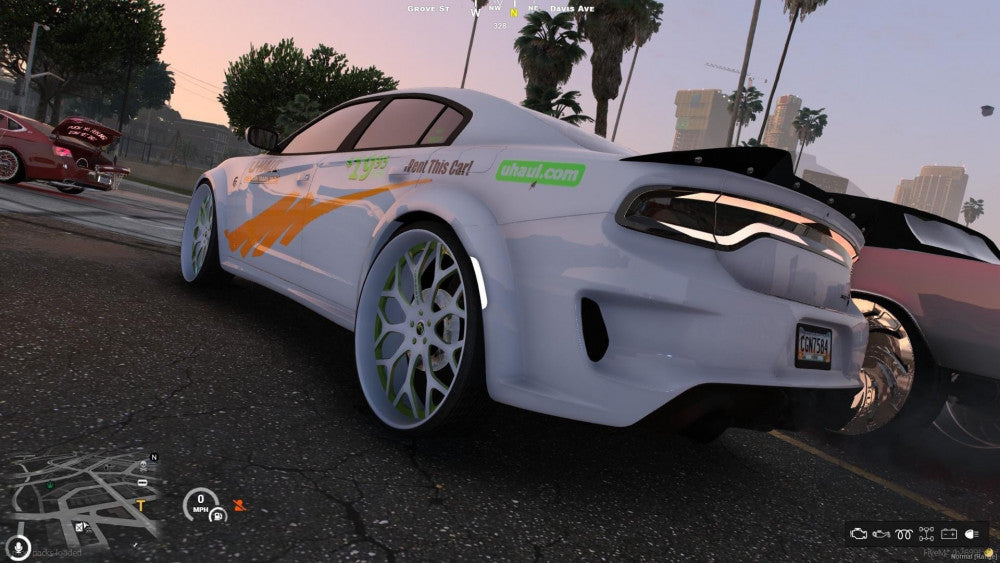Select the oil can warning icon

pyautogui.click(x=881, y=534)
